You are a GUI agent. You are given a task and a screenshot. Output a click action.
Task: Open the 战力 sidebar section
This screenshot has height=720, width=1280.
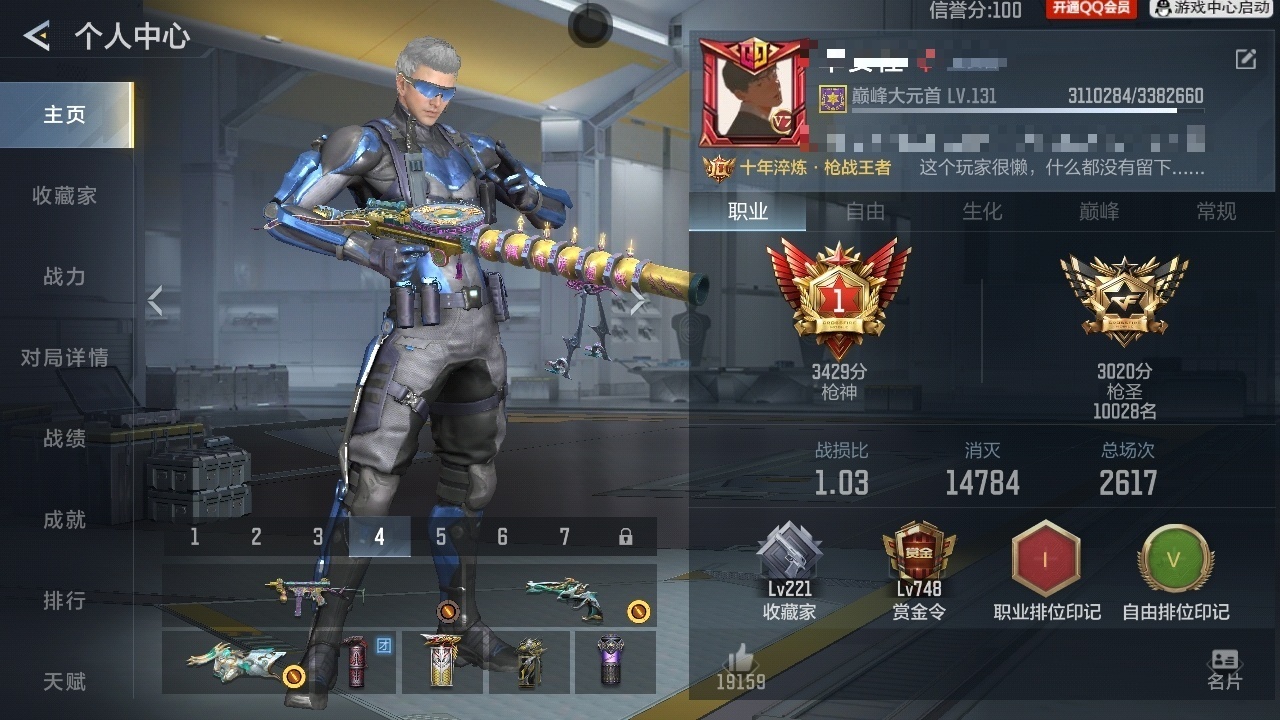click(x=65, y=277)
